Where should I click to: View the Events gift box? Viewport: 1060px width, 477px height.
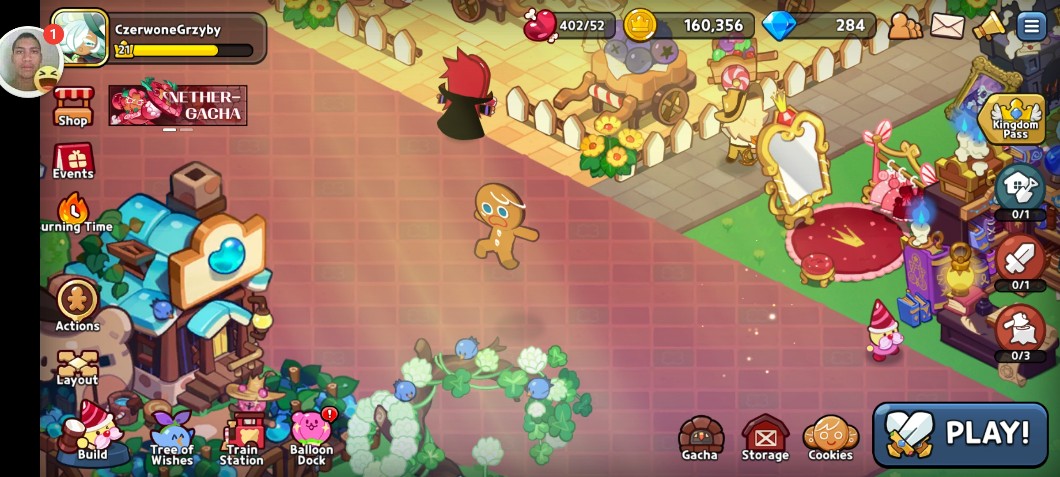73,161
